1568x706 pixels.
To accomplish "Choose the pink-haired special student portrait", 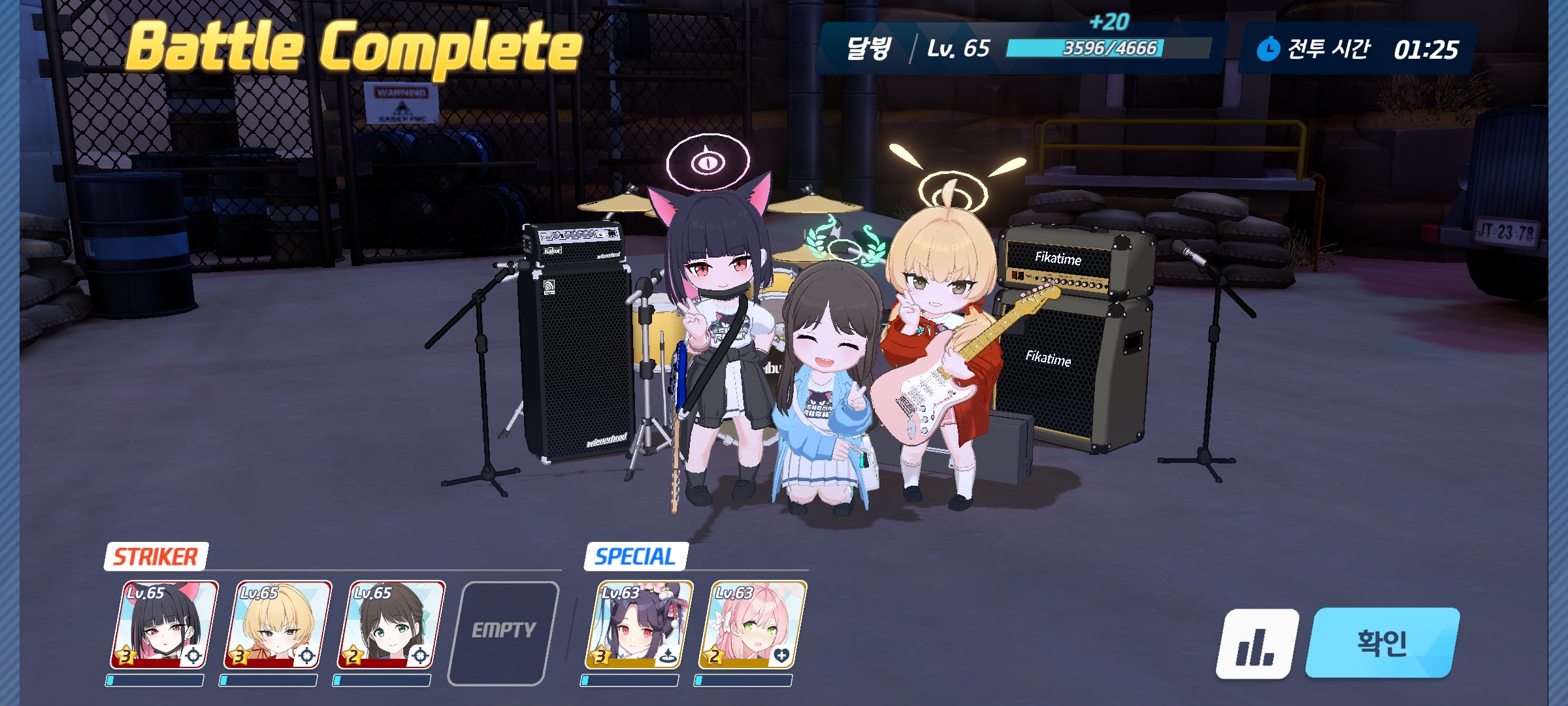I will pyautogui.click(x=753, y=625).
